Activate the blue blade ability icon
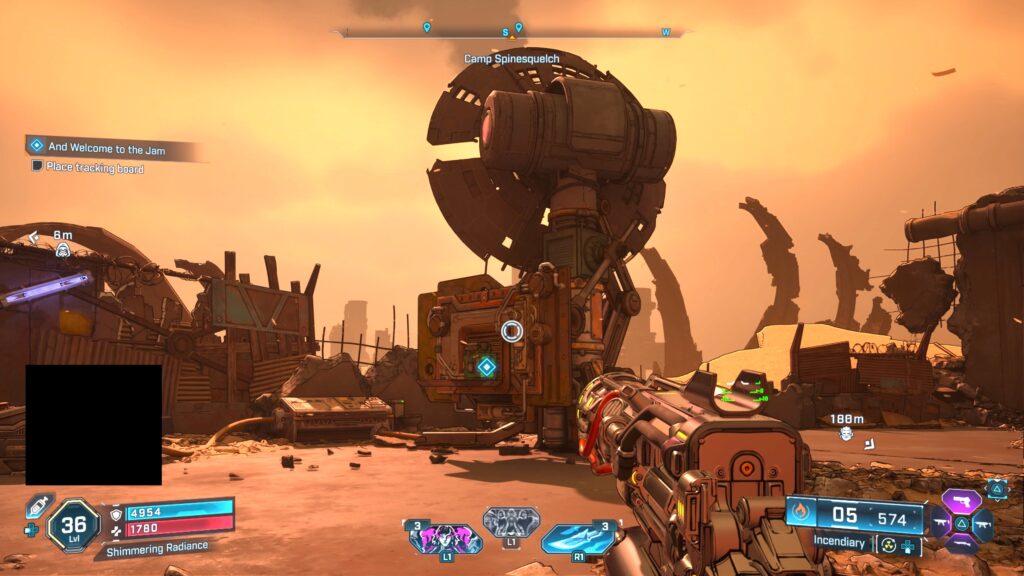The height and width of the screenshot is (576, 1024). coord(577,538)
